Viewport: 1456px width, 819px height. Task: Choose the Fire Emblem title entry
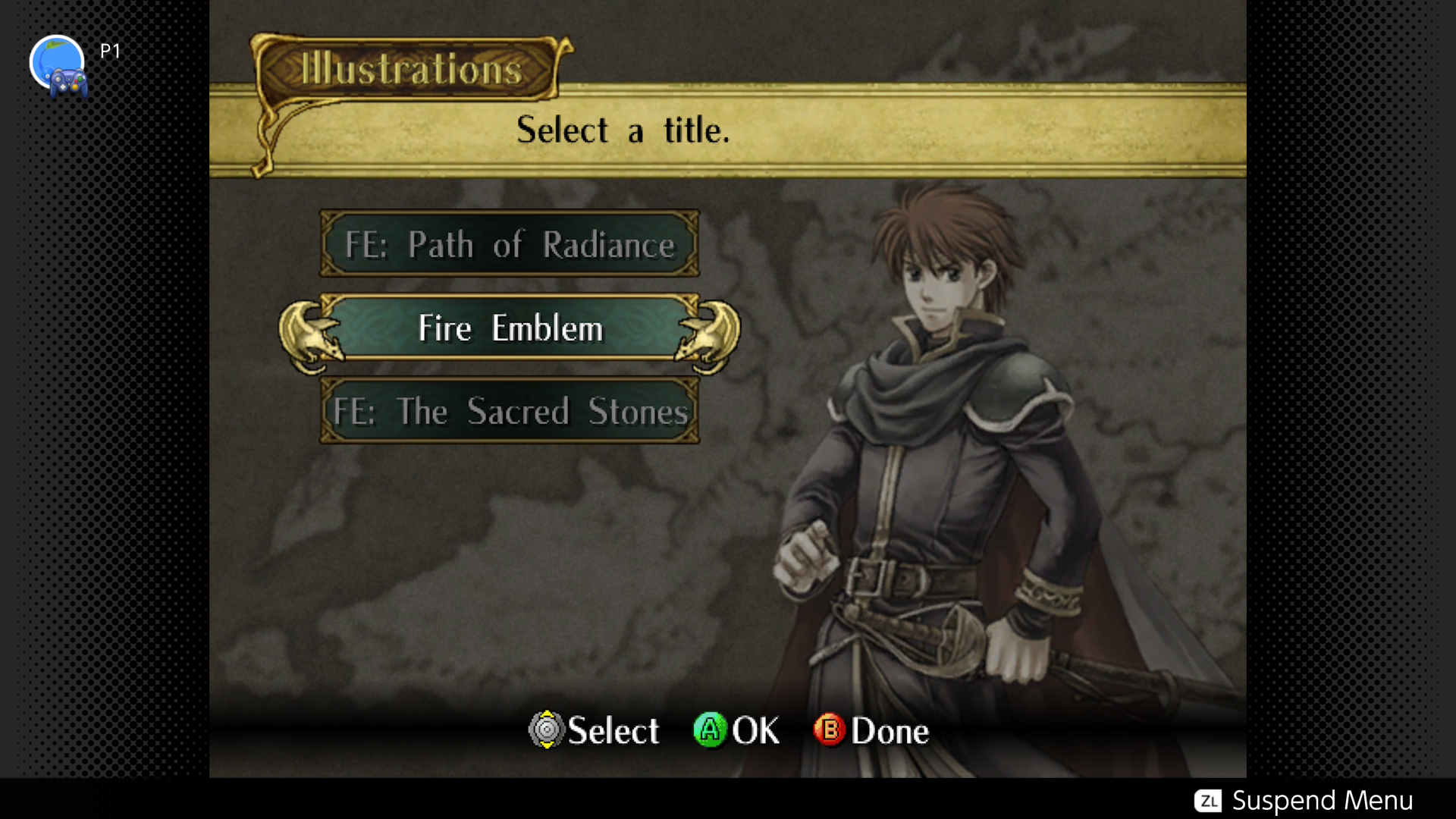510,328
